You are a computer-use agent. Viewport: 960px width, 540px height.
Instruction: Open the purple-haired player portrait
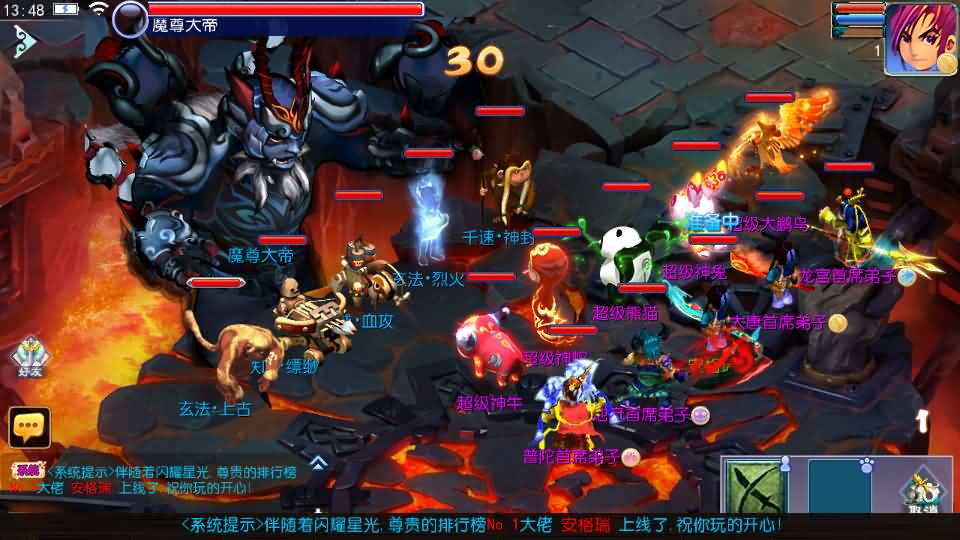click(x=920, y=38)
